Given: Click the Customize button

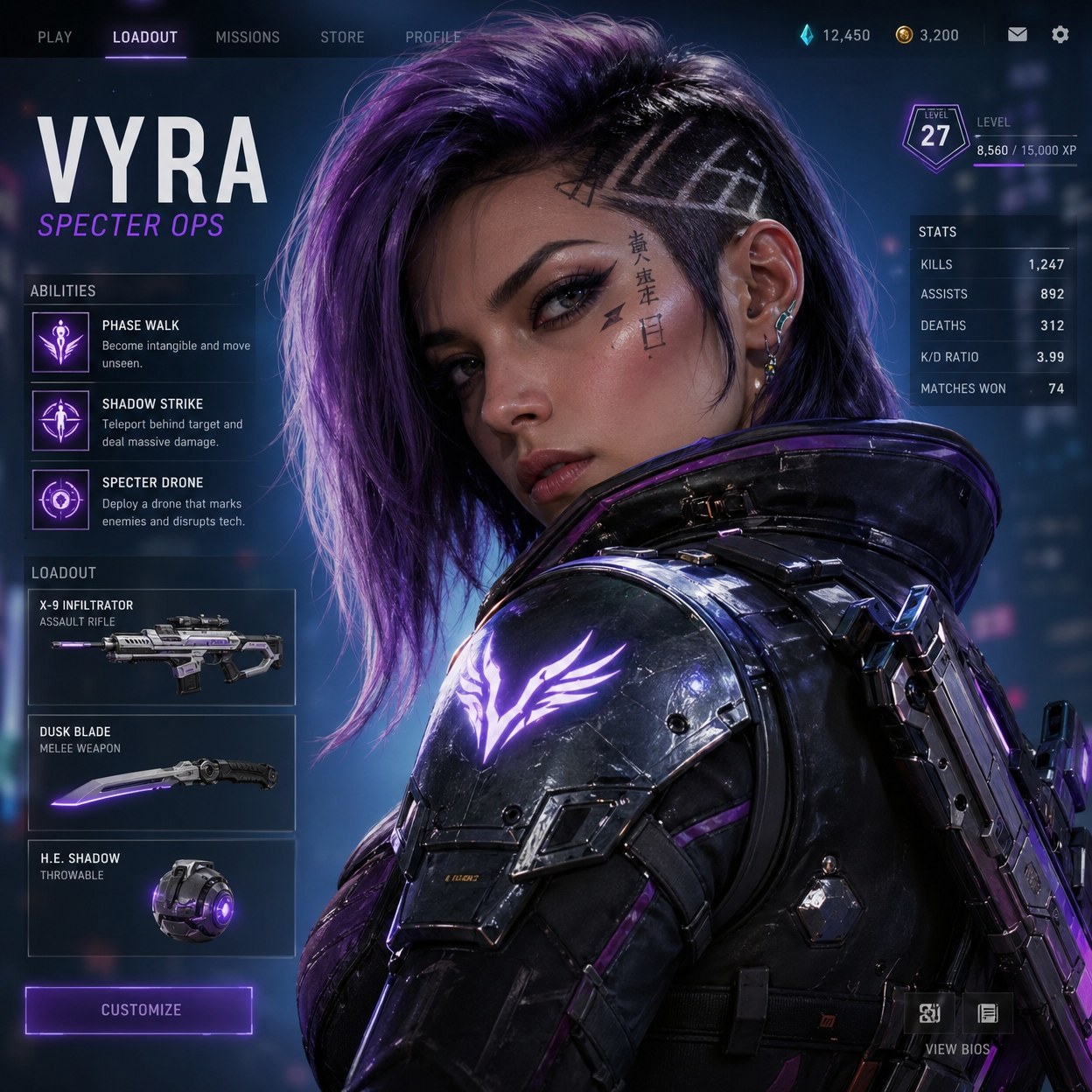Looking at the screenshot, I should coord(139,1011).
